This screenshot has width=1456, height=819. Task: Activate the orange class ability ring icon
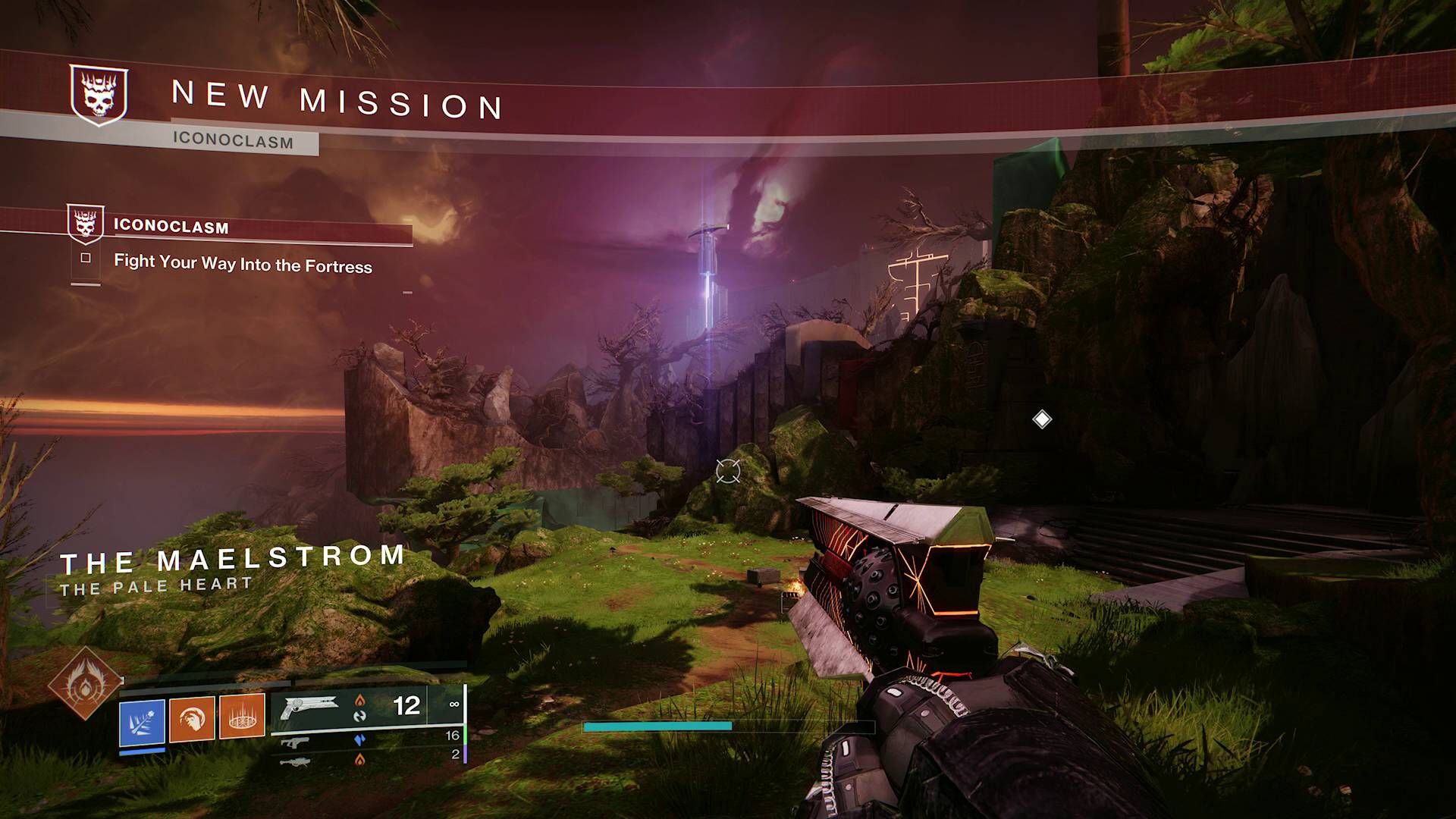tap(242, 715)
